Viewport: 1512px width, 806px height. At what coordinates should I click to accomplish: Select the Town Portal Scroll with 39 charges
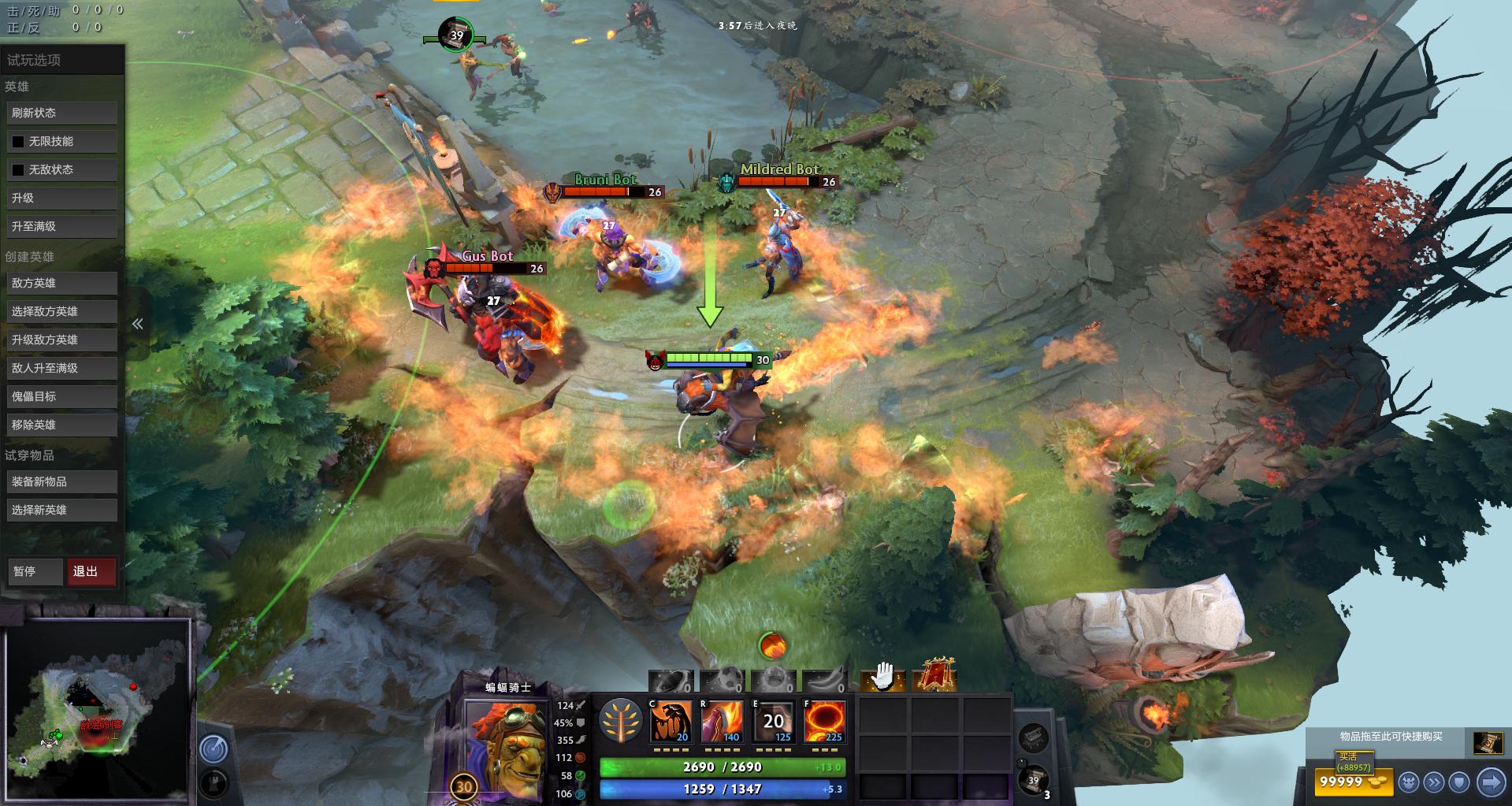click(1031, 782)
